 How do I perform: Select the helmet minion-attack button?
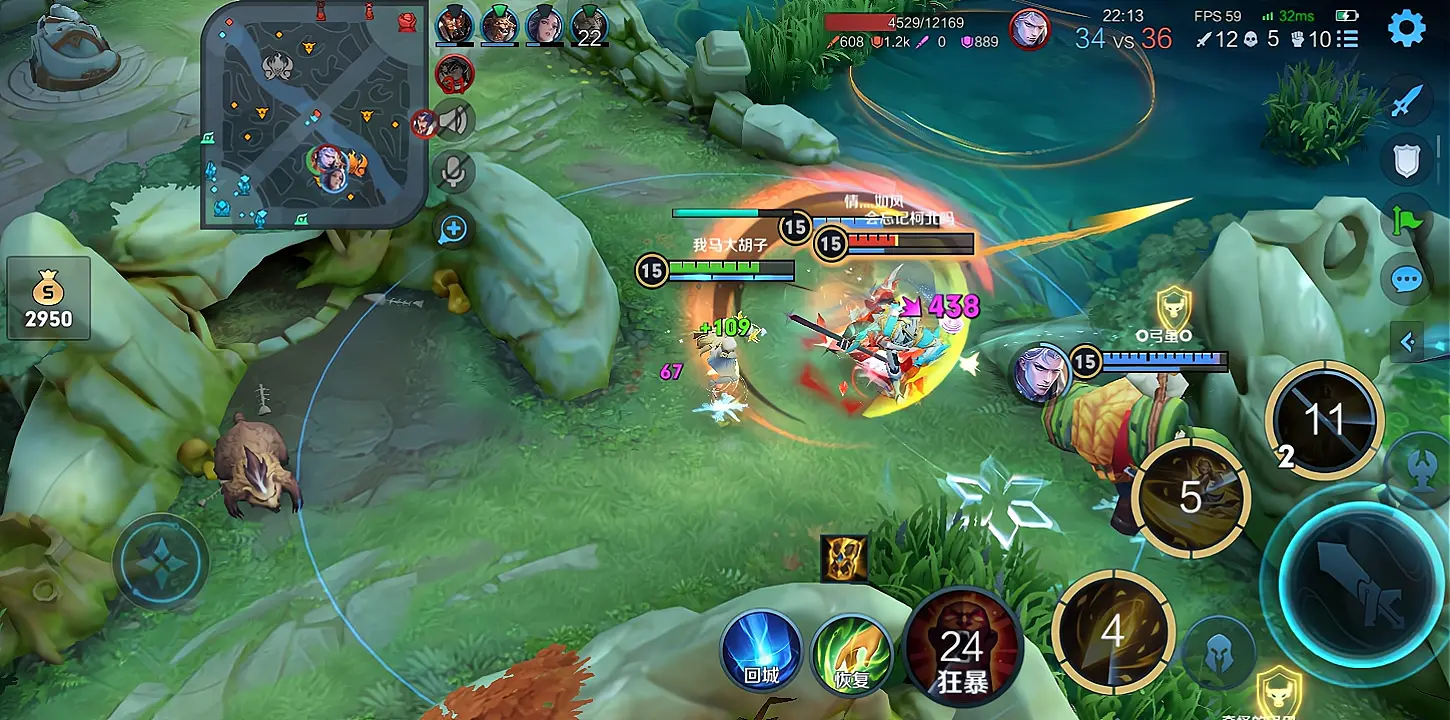[1218, 651]
